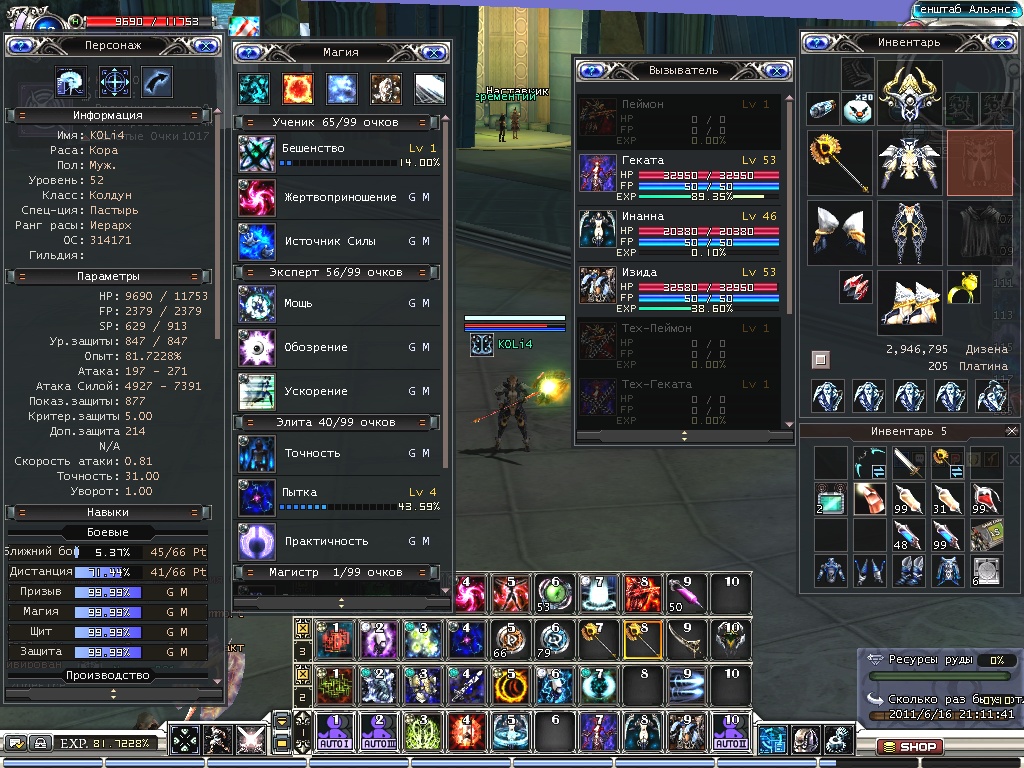Select the Бешенство skill icon
The width and height of the screenshot is (1024, 768).
point(257,154)
